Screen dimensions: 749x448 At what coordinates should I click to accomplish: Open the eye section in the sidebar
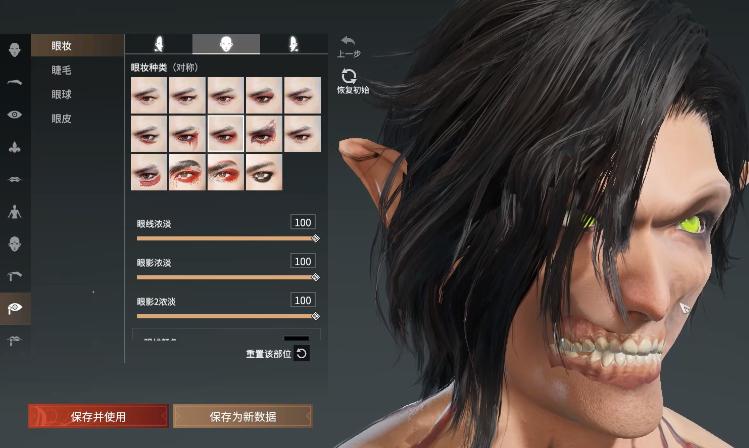(x=15, y=114)
